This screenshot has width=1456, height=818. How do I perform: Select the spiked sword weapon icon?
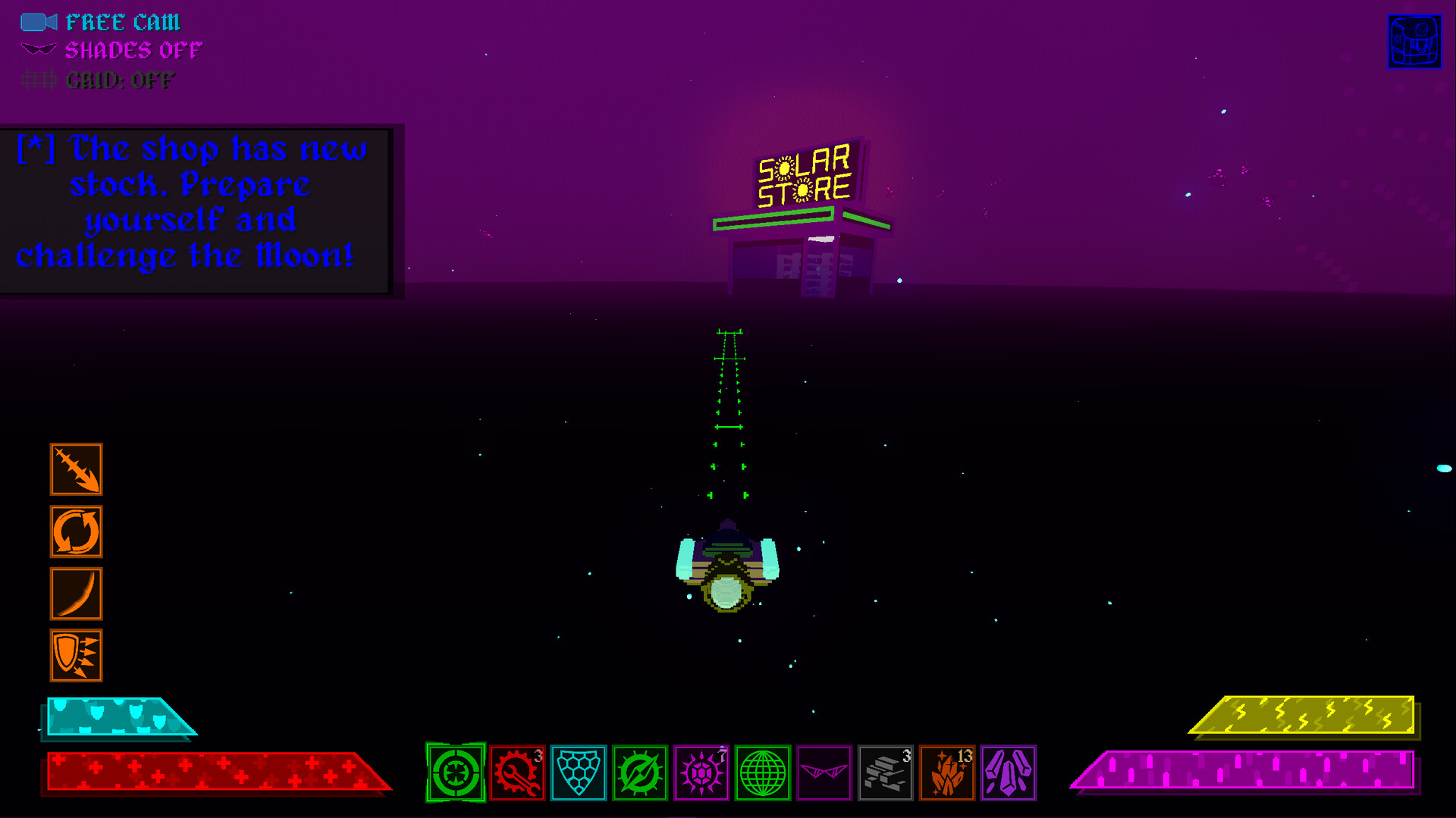(x=76, y=470)
